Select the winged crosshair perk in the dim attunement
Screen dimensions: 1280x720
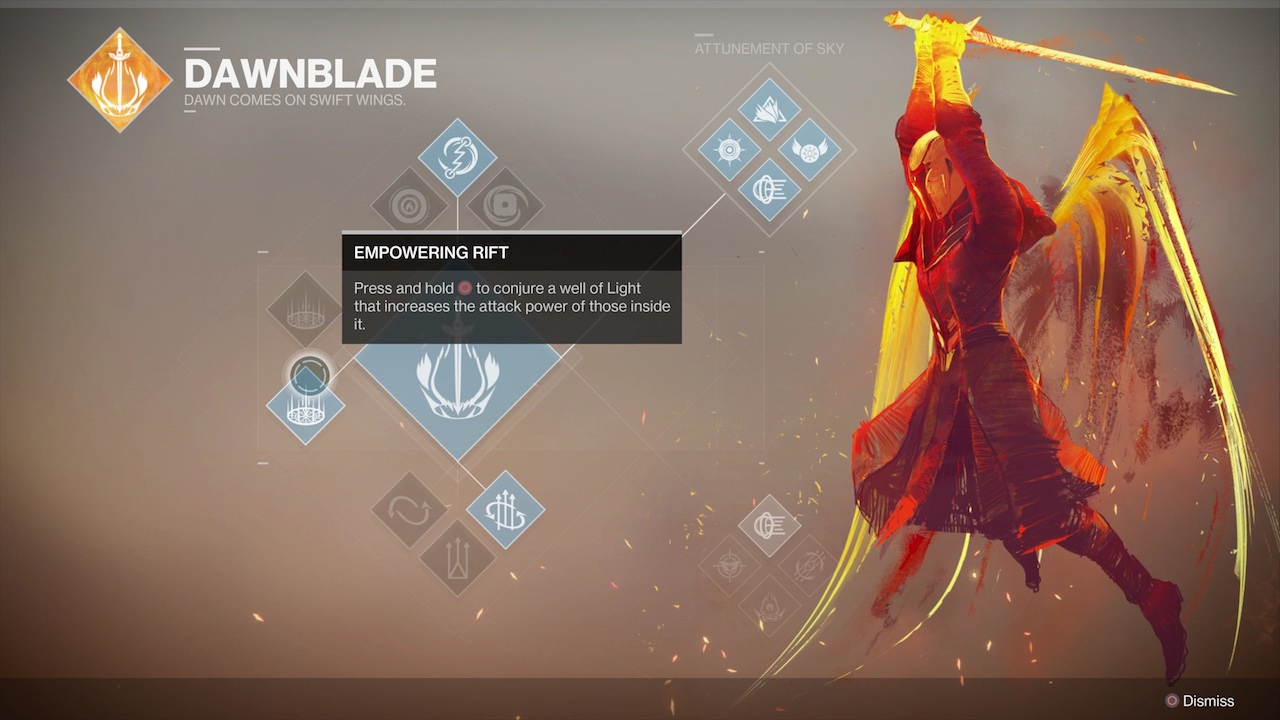pos(730,566)
